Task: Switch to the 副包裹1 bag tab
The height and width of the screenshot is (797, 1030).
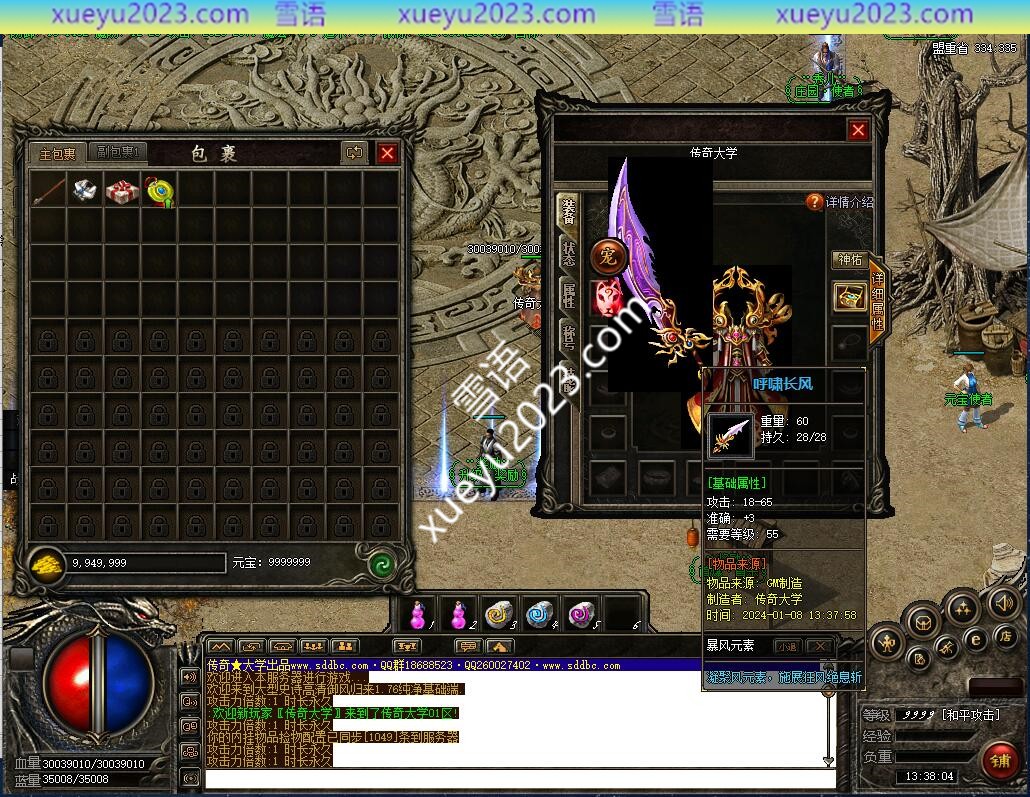Action: click(x=118, y=152)
